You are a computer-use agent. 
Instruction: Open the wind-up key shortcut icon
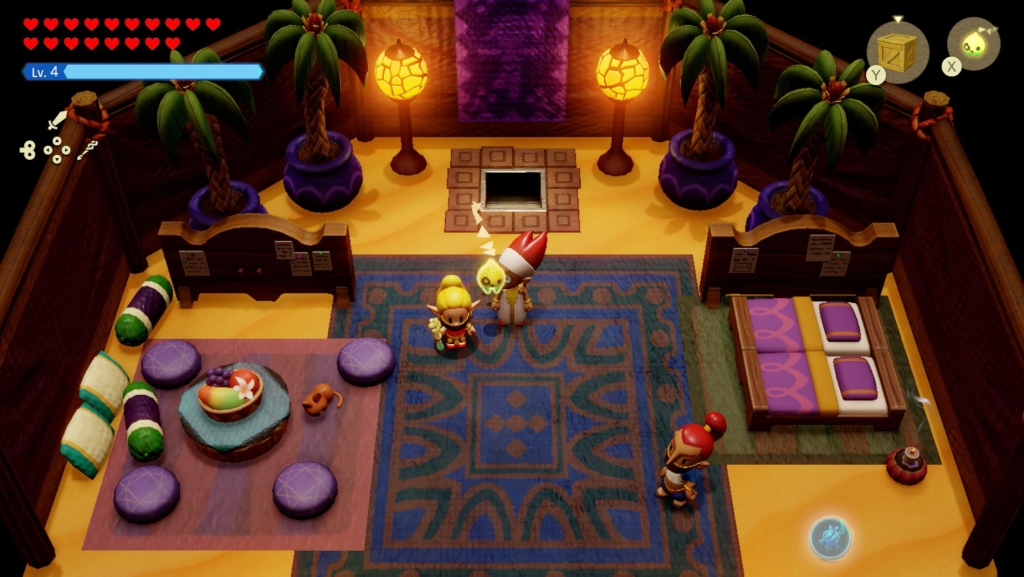coord(27,150)
